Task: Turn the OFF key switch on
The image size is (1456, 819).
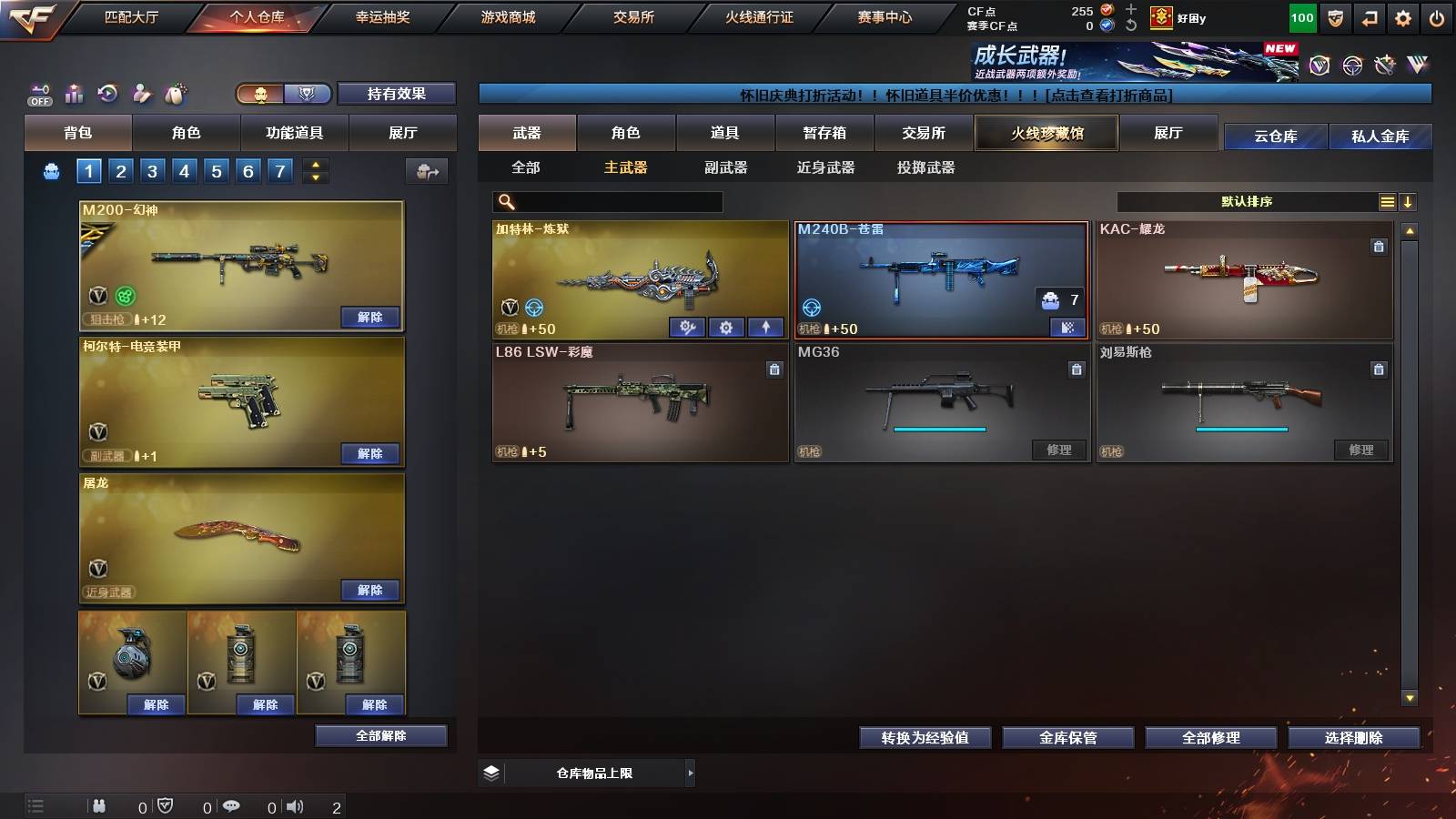Action: tap(38, 91)
